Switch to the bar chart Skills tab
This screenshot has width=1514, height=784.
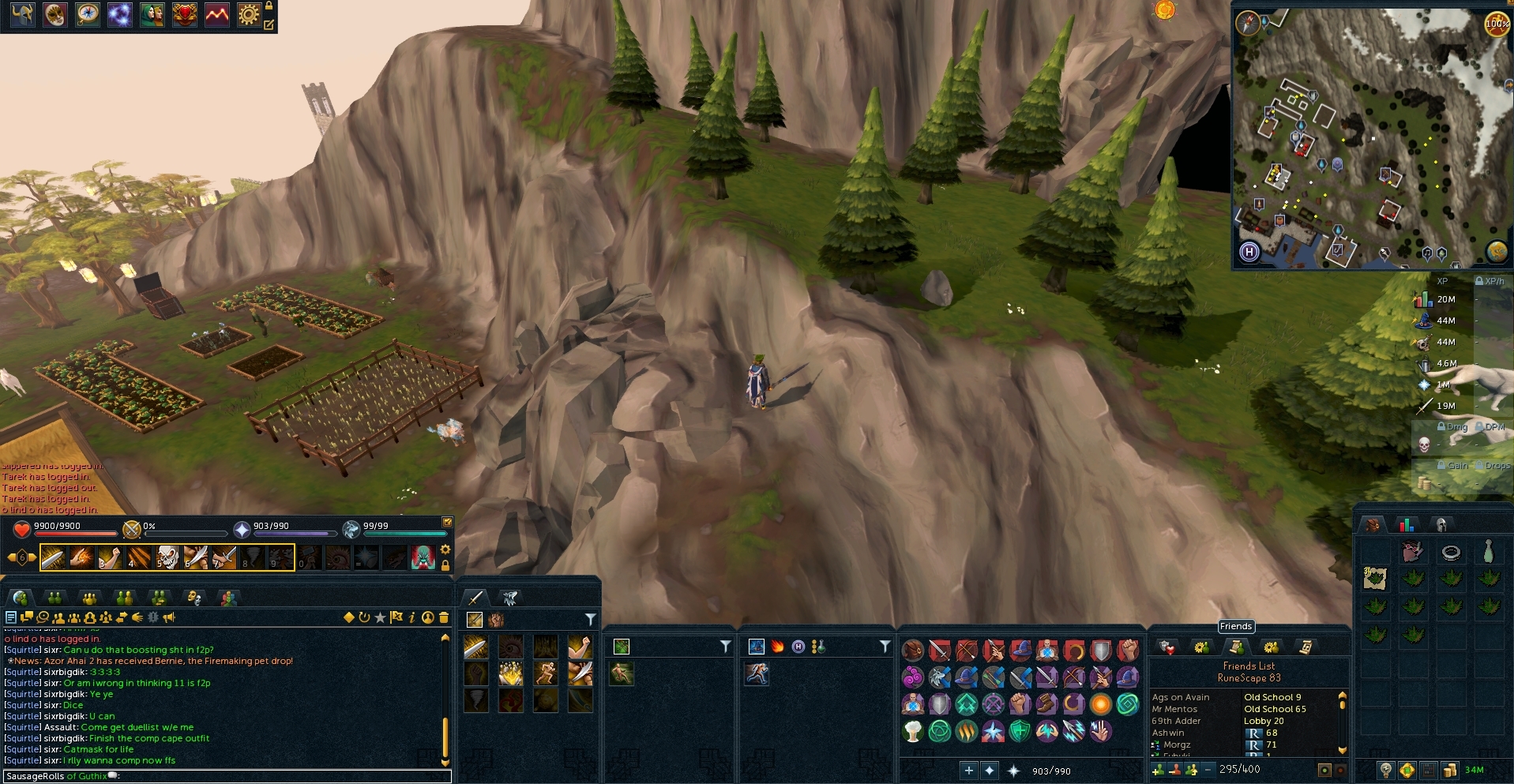(1407, 525)
